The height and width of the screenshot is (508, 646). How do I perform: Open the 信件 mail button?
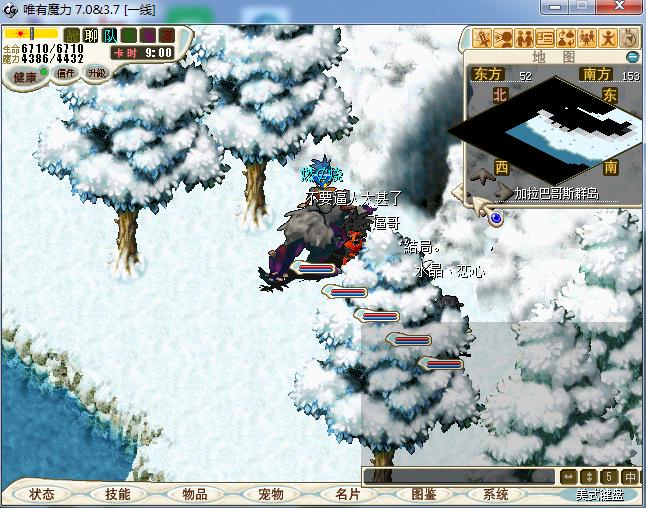(x=67, y=73)
